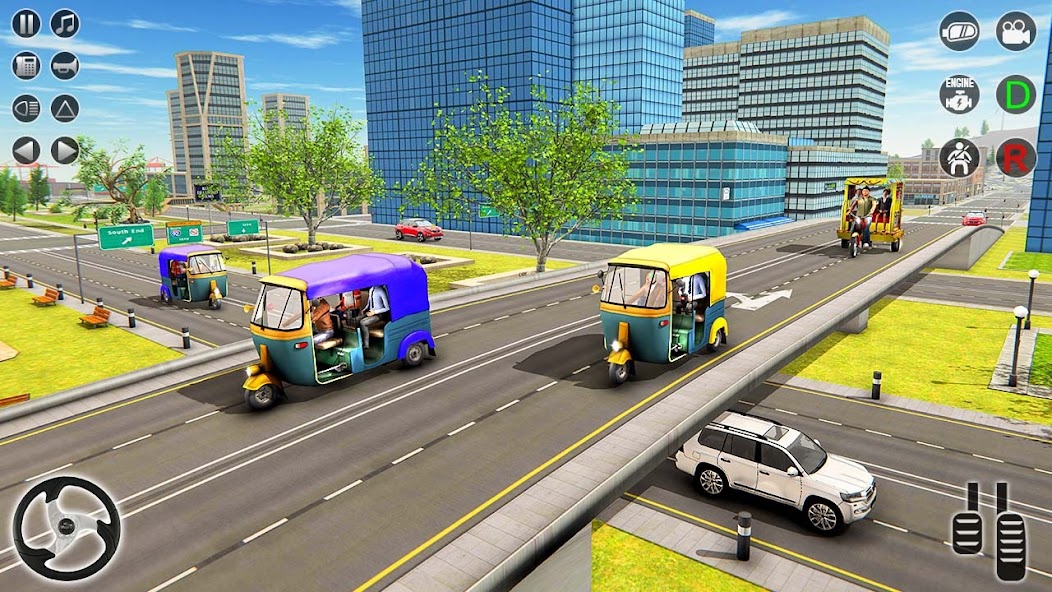
Task: Pause the game
Action: [x=26, y=23]
